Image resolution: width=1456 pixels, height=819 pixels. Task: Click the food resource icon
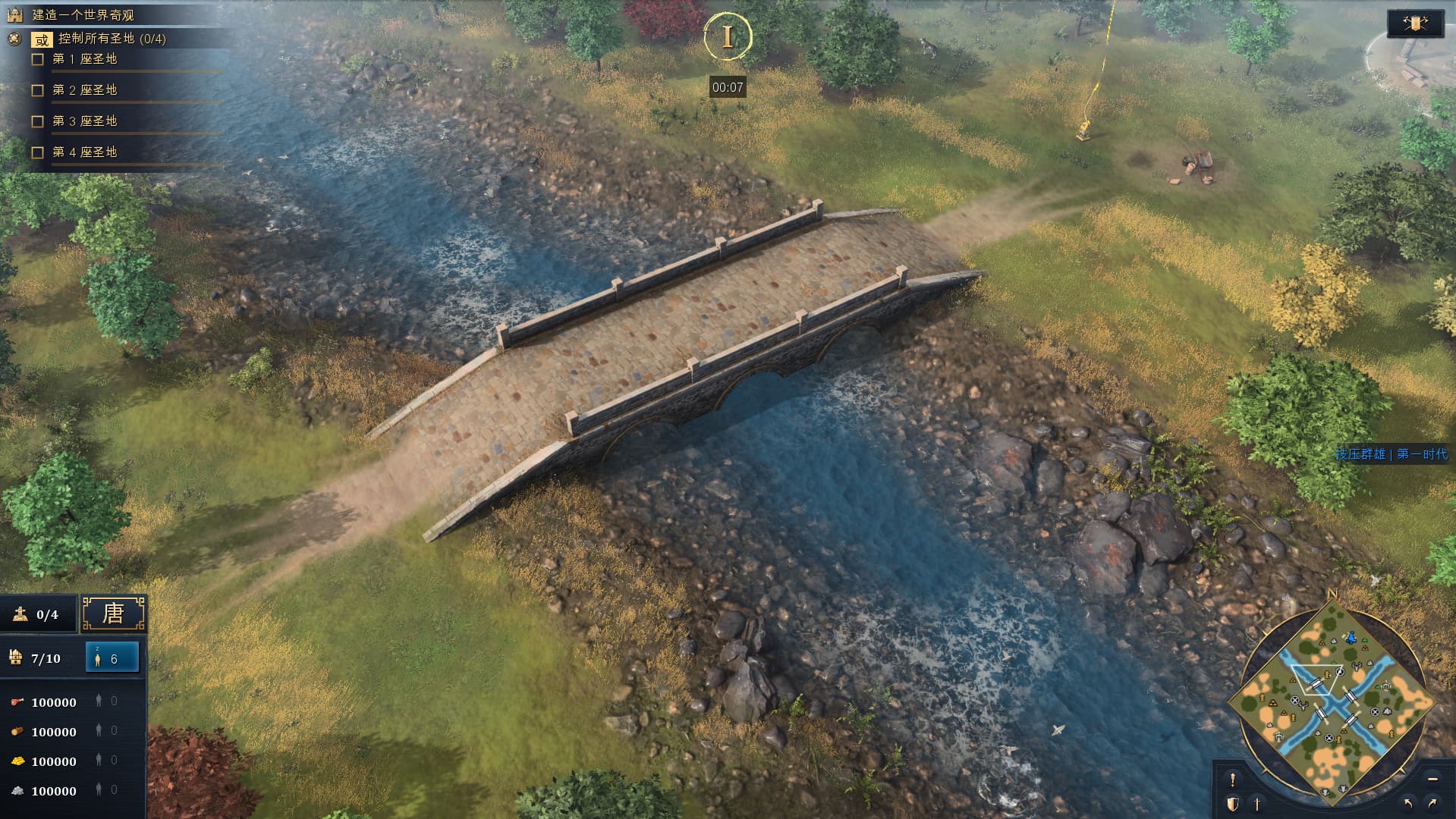[x=17, y=702]
